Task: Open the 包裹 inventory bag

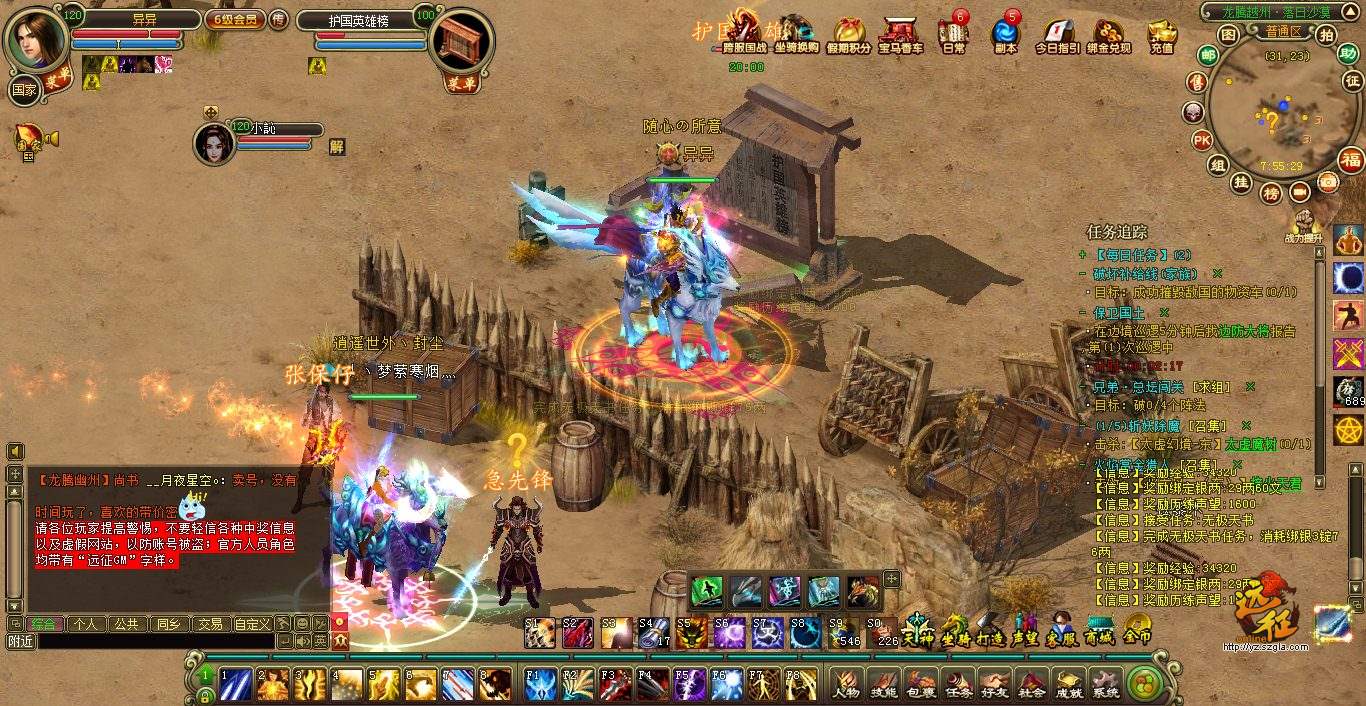Action: click(920, 684)
